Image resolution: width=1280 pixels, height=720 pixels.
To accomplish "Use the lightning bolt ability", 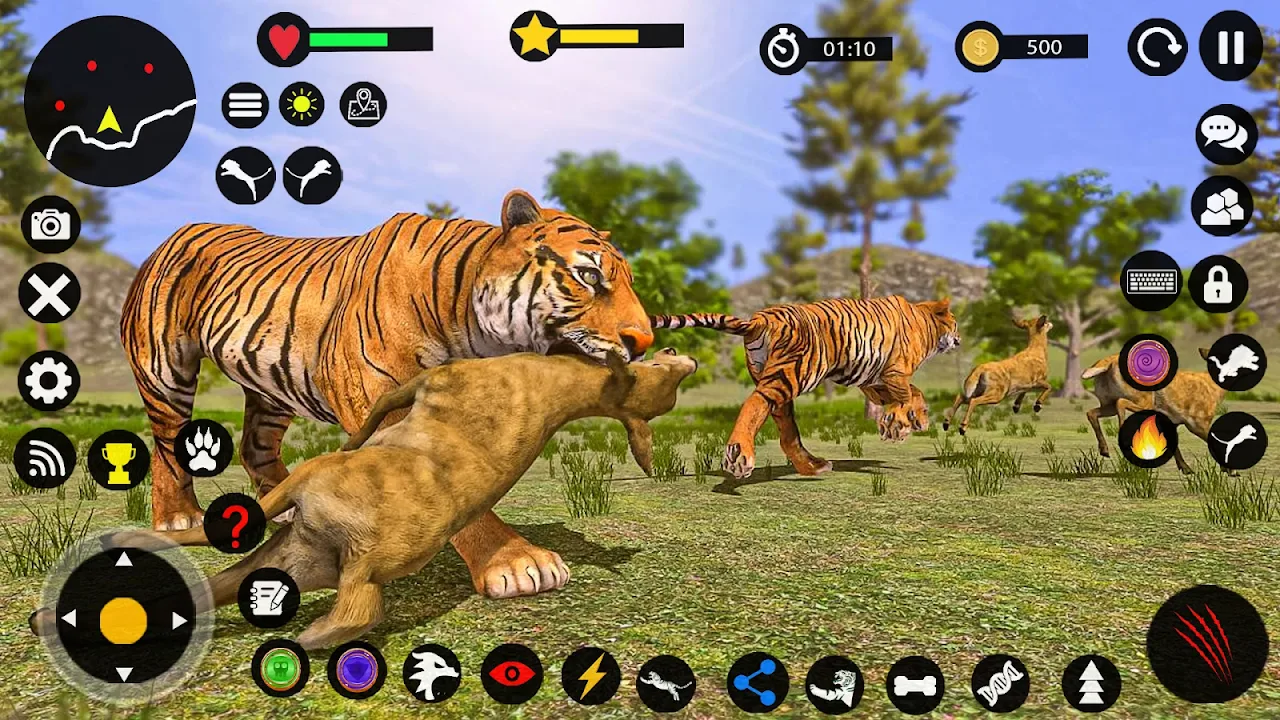I will click(591, 677).
